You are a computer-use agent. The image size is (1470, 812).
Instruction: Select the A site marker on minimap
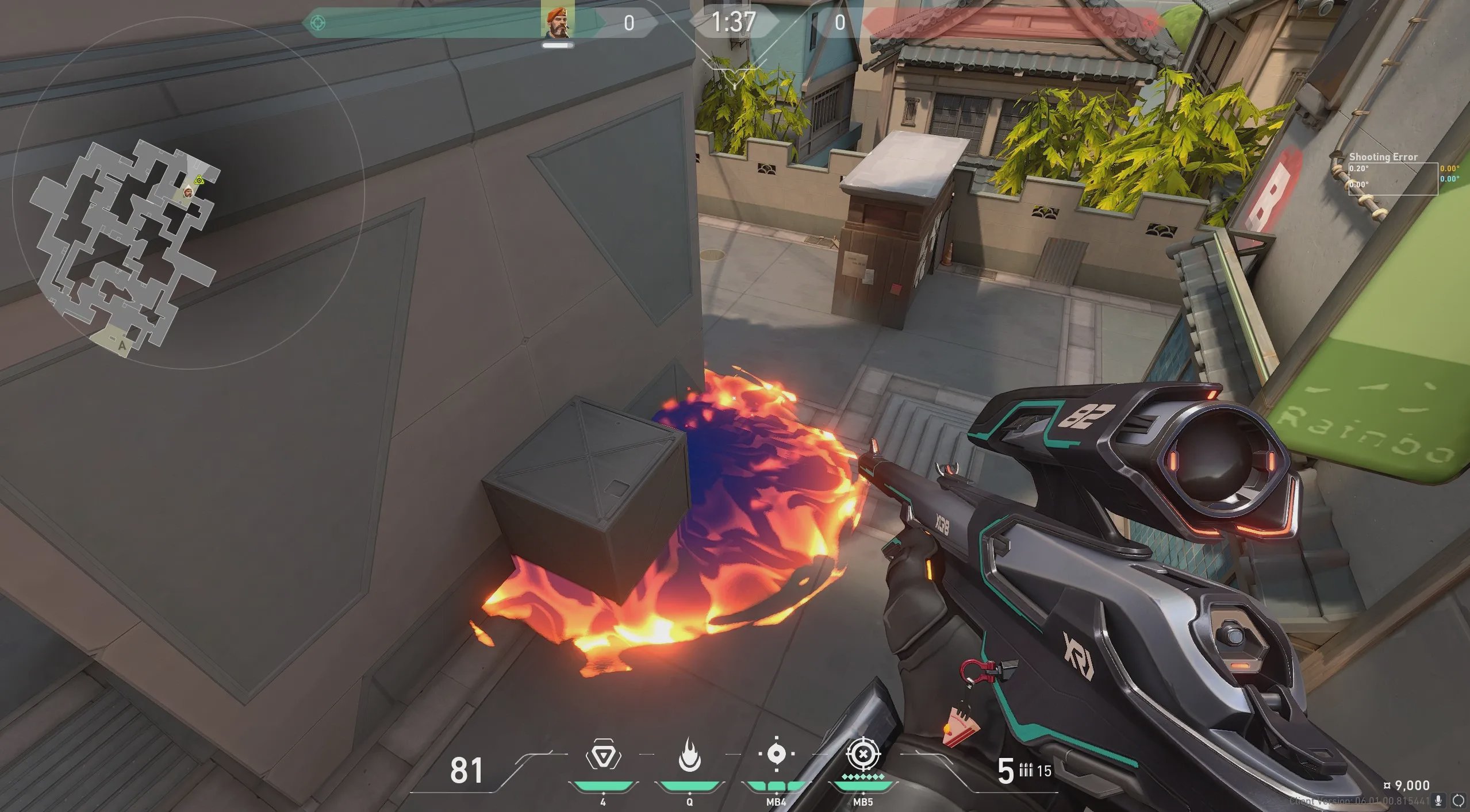coord(121,345)
